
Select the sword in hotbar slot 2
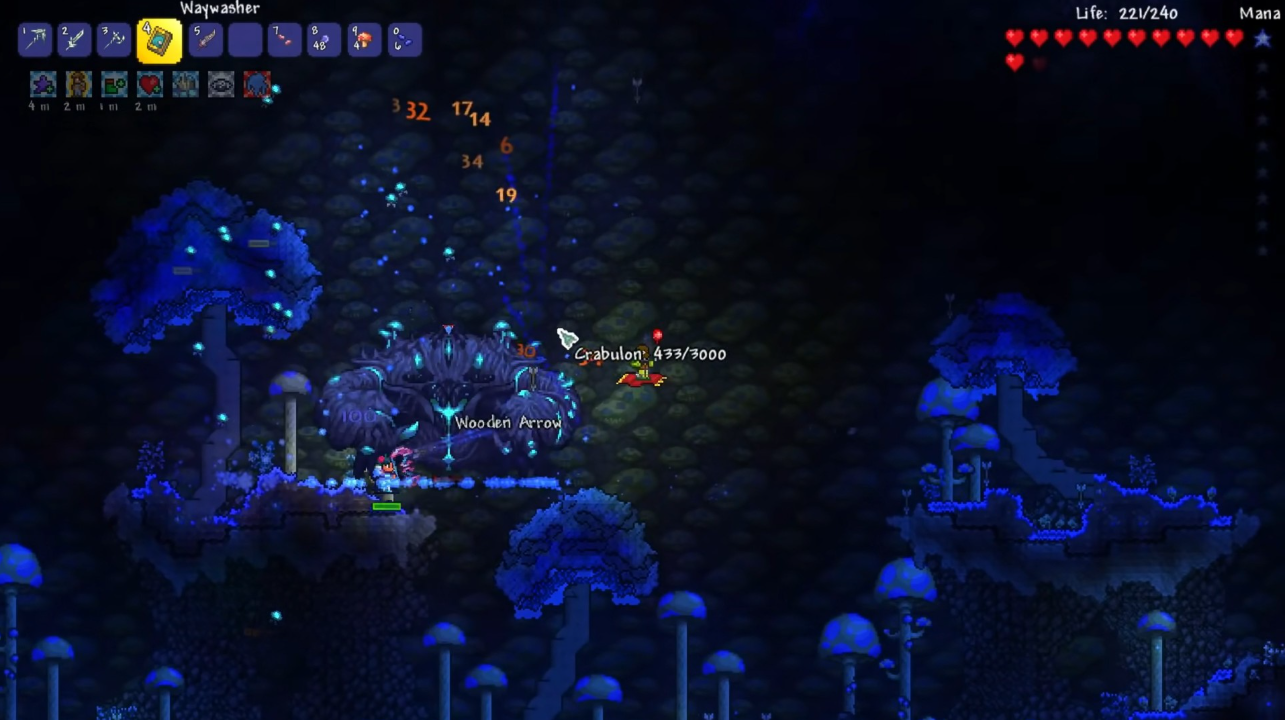(74, 40)
